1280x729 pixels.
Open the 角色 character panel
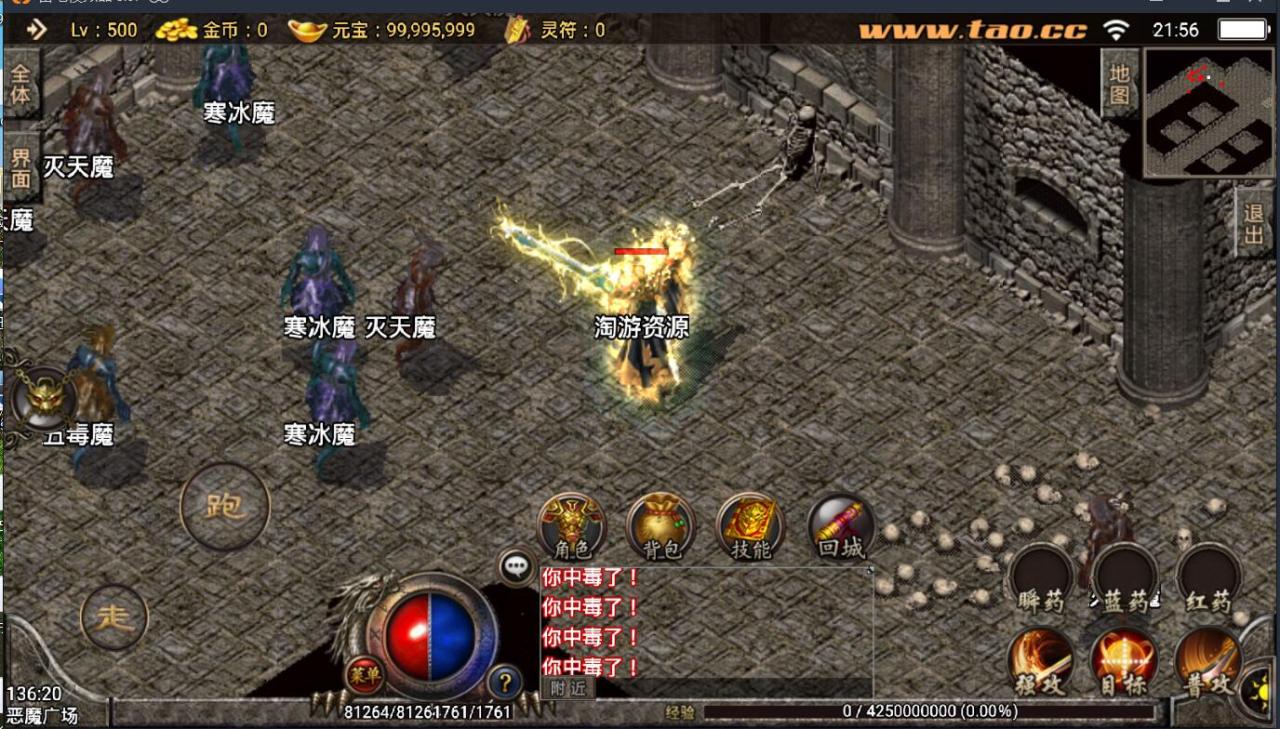point(573,525)
